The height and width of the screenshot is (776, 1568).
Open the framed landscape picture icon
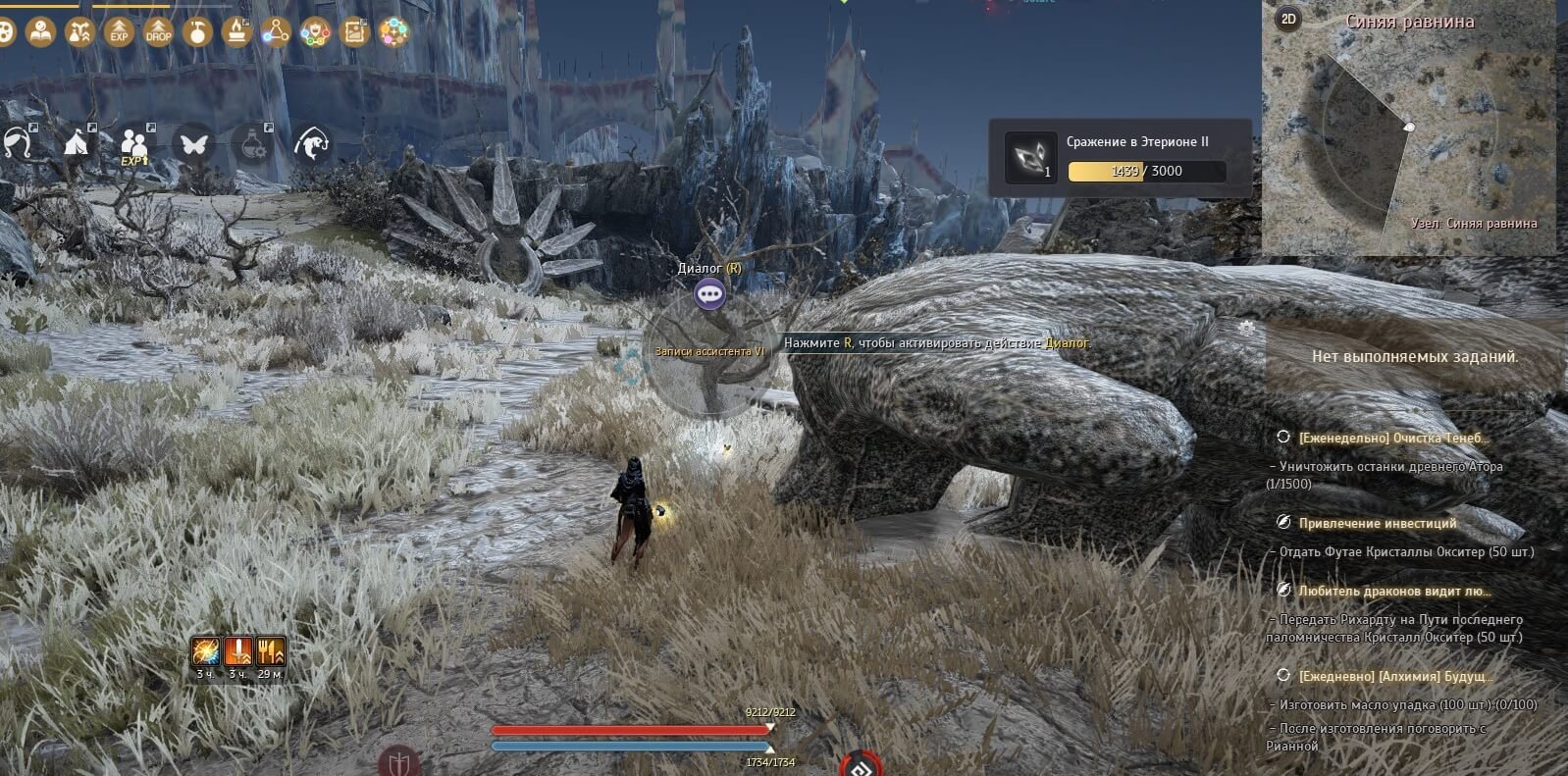coord(354,31)
